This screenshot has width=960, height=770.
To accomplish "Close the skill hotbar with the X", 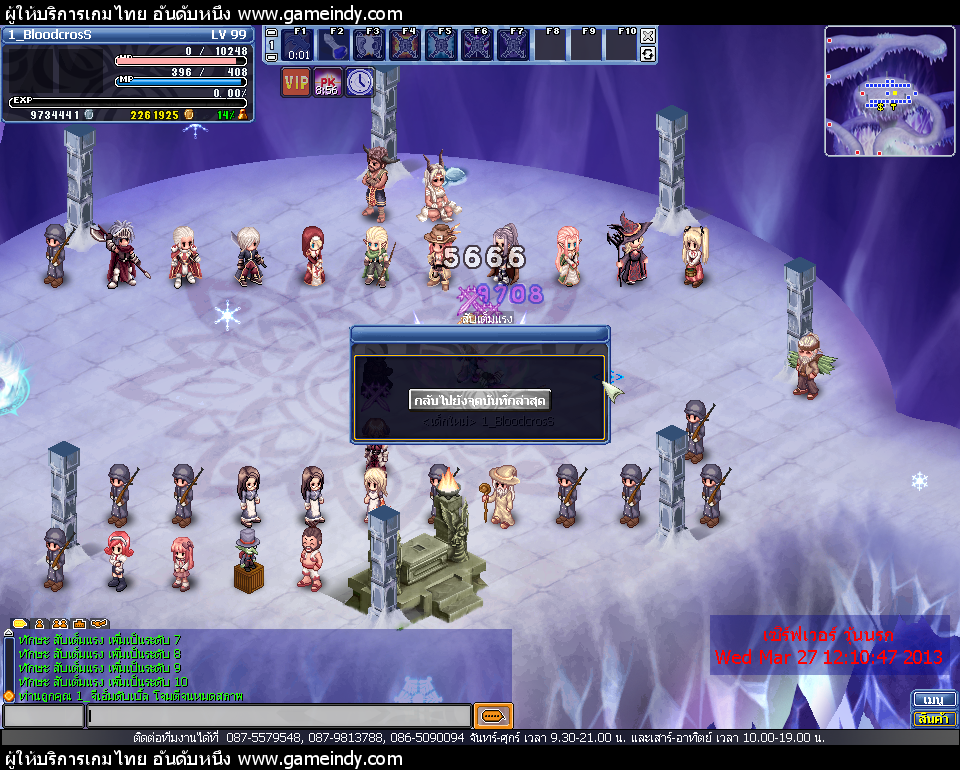I will tap(648, 36).
